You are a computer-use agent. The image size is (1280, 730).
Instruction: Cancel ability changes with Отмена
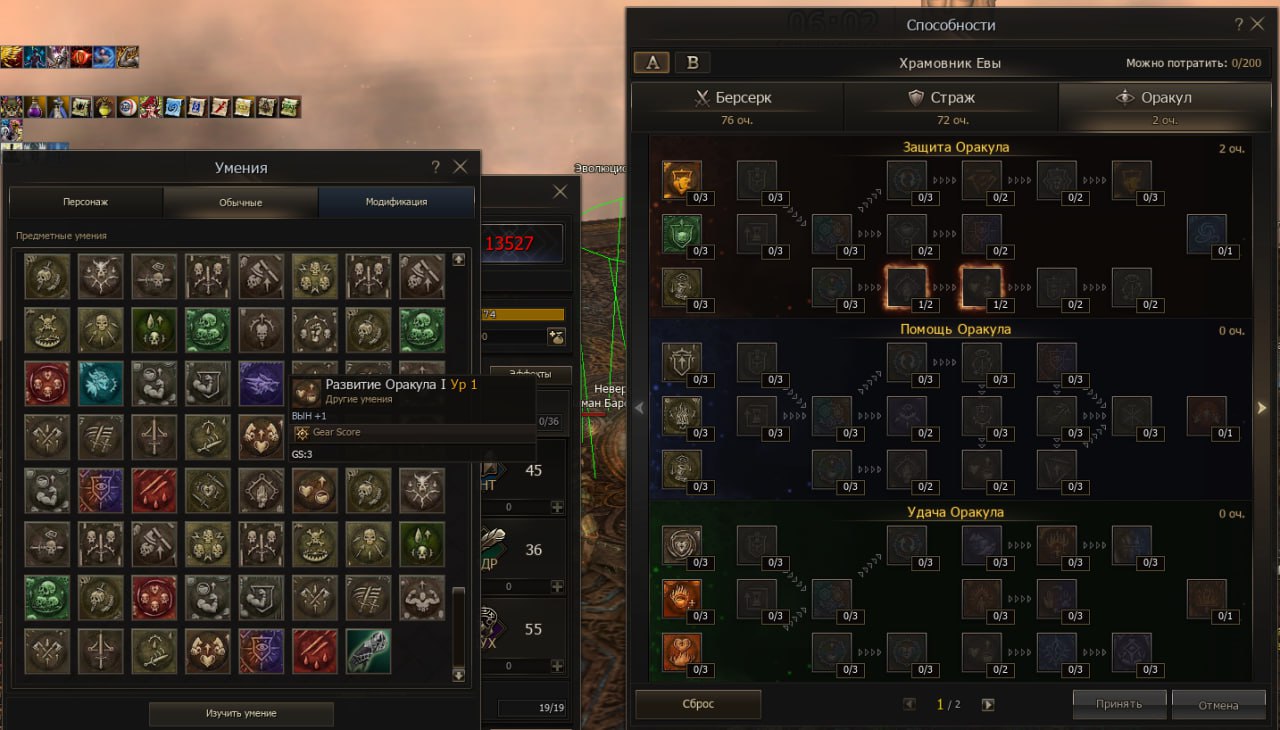click(x=1218, y=704)
